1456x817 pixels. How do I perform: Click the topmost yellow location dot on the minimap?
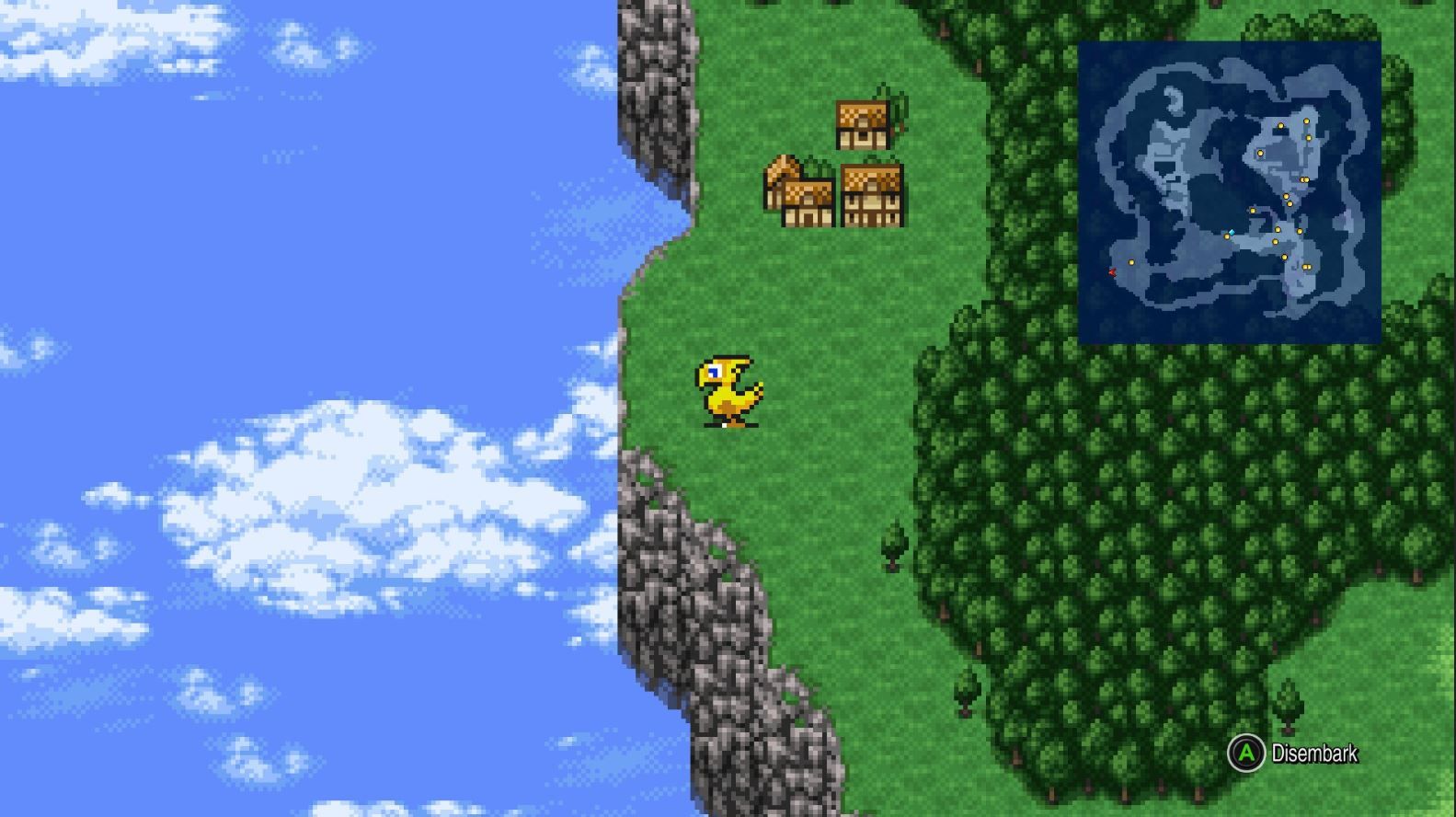(1306, 120)
